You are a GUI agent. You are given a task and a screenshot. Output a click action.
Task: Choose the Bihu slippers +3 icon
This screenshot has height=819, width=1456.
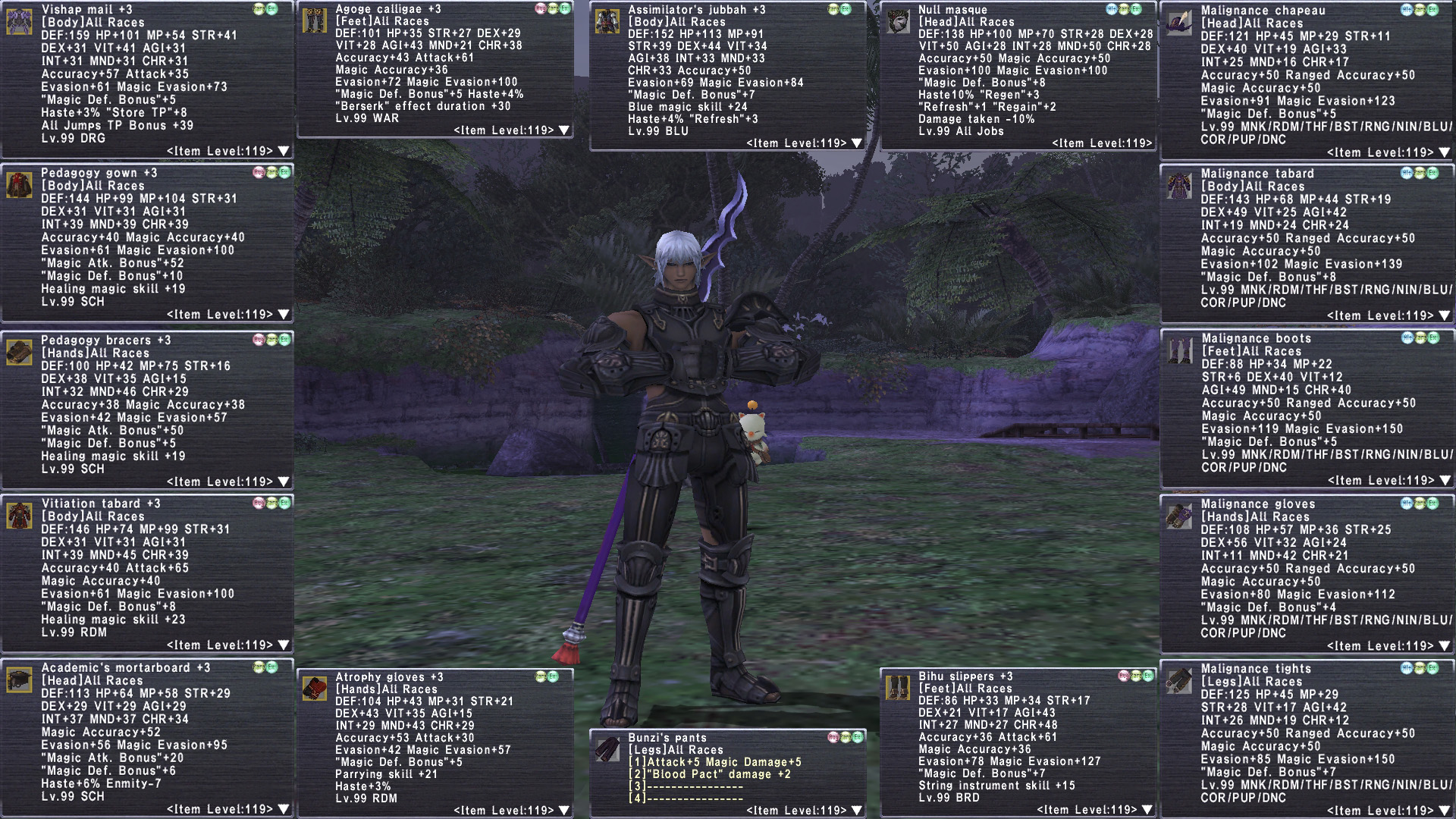[x=898, y=688]
